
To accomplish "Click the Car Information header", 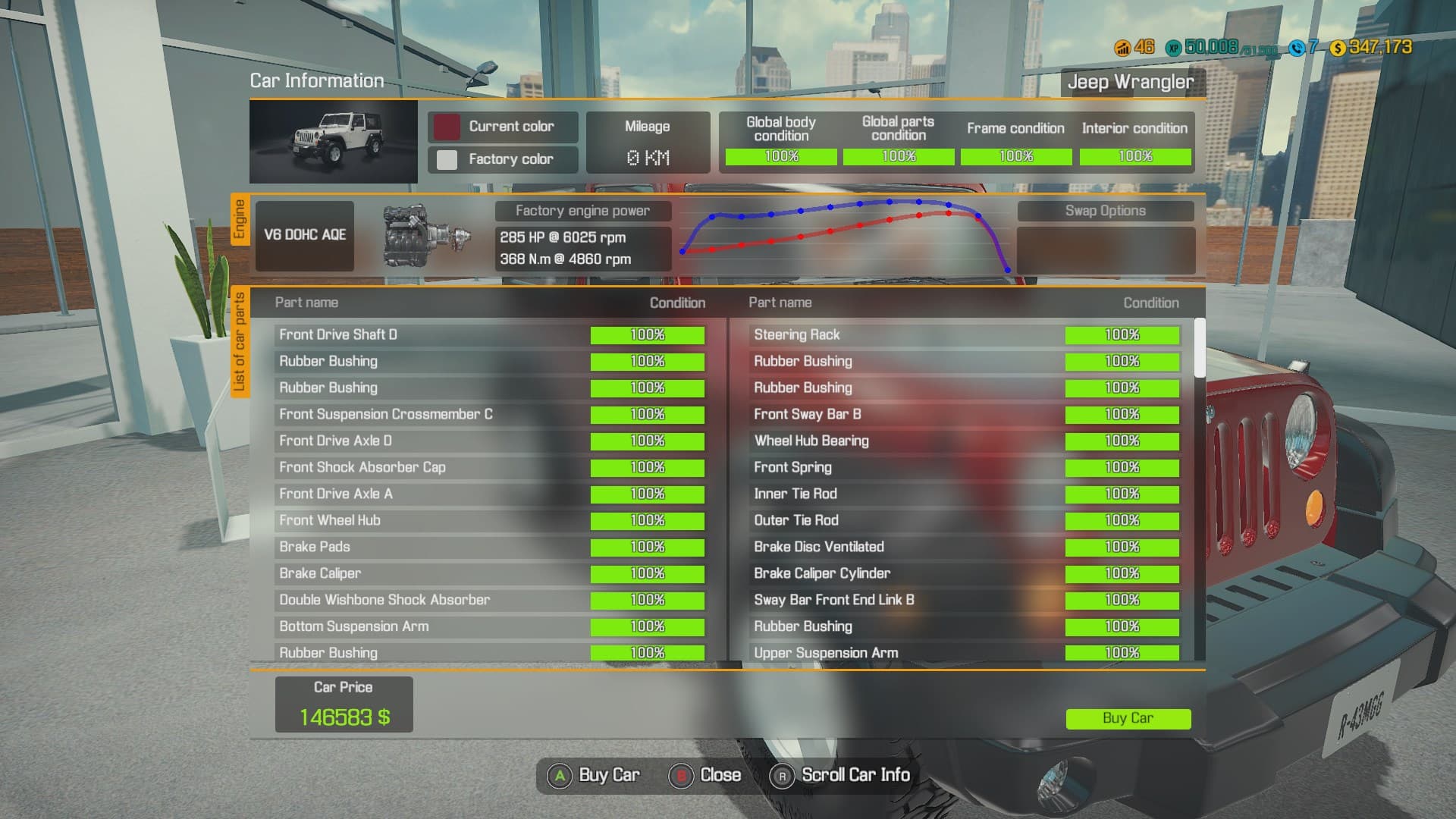I will click(x=315, y=80).
